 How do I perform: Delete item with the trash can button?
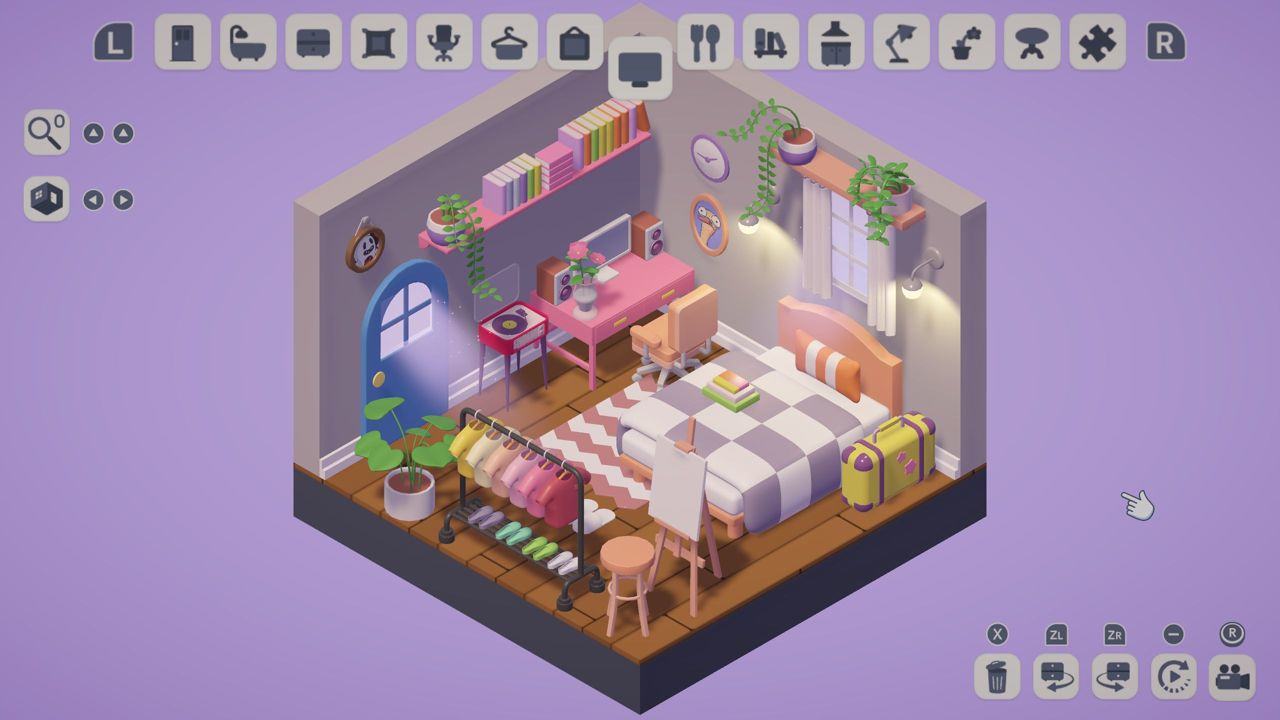click(x=997, y=677)
